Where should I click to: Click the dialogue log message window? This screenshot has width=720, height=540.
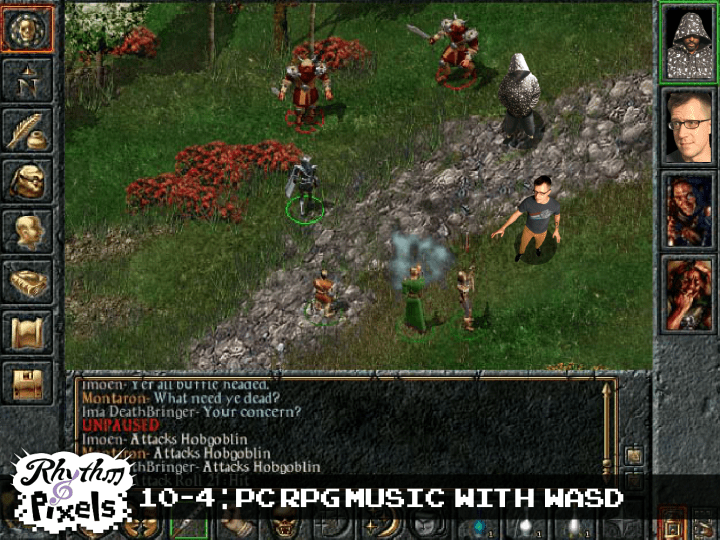pos(340,425)
